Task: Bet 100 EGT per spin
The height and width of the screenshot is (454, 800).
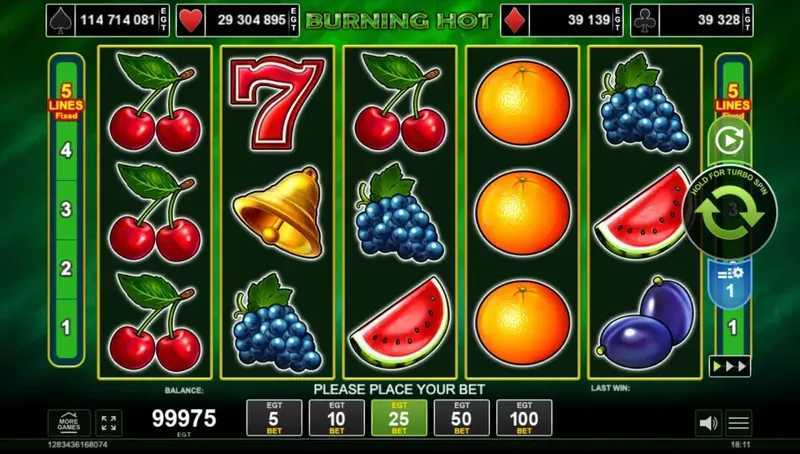Action: [524, 418]
